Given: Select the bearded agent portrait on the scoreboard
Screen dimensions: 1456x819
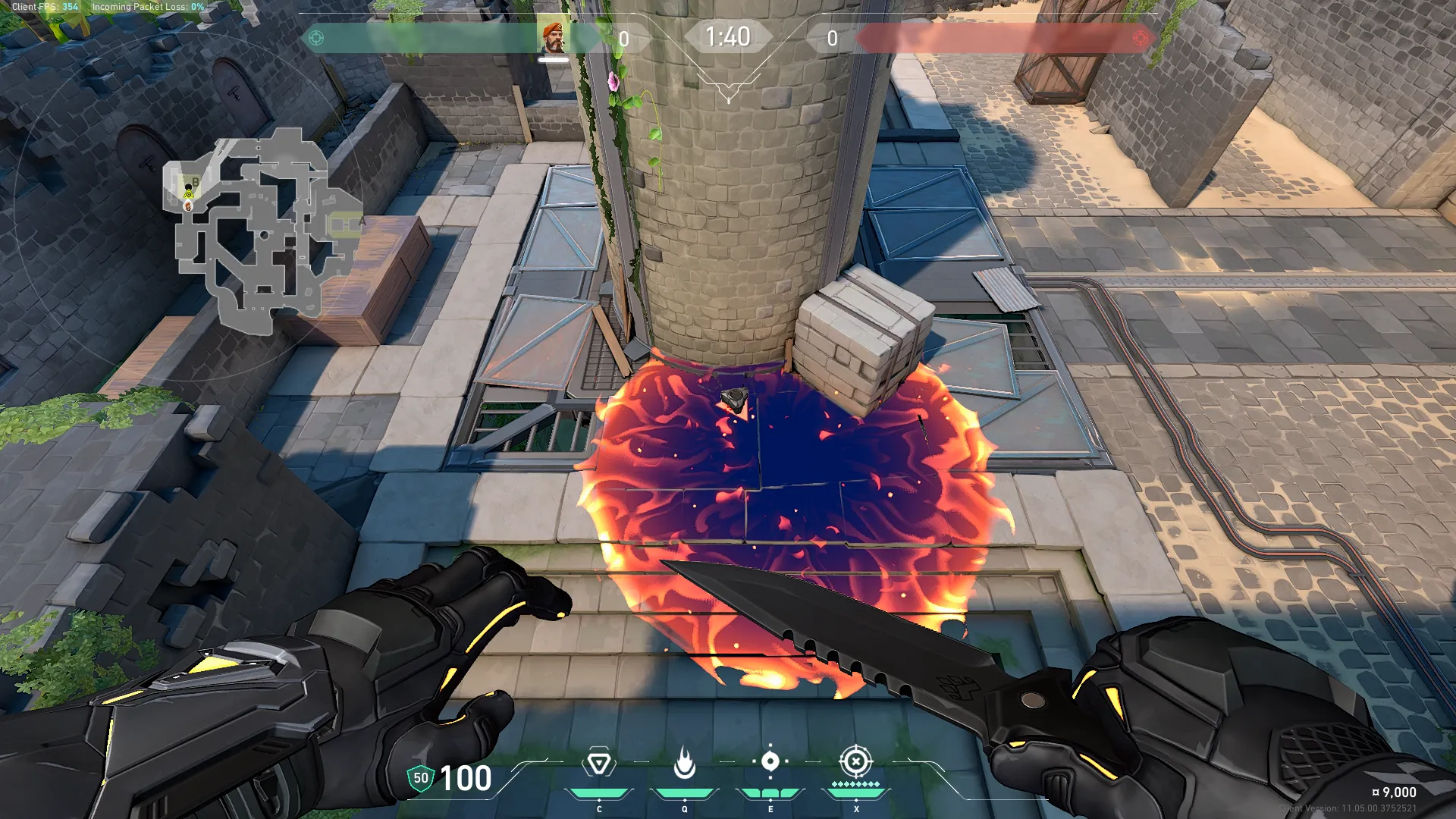Looking at the screenshot, I should pyautogui.click(x=554, y=38).
